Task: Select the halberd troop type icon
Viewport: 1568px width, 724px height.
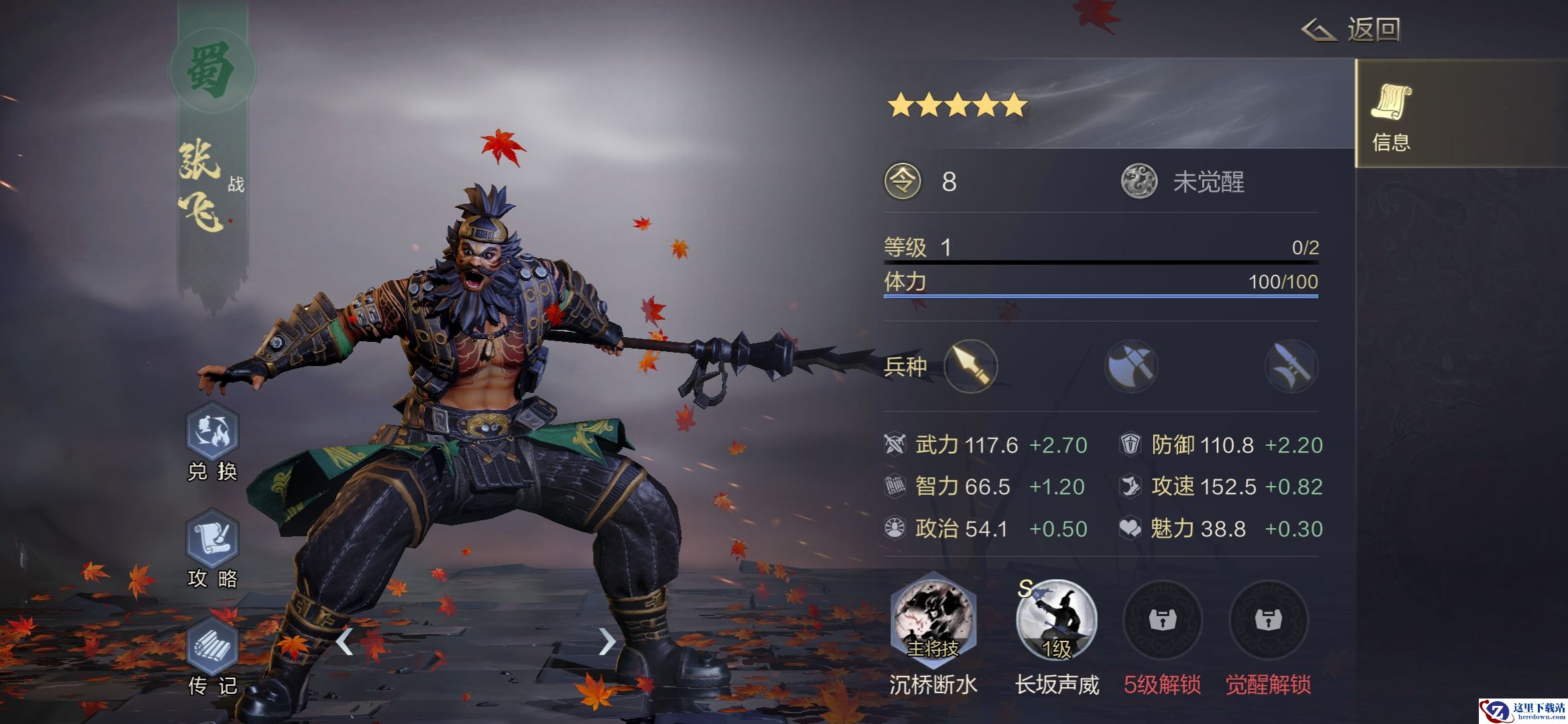Action: pyautogui.click(x=1291, y=366)
